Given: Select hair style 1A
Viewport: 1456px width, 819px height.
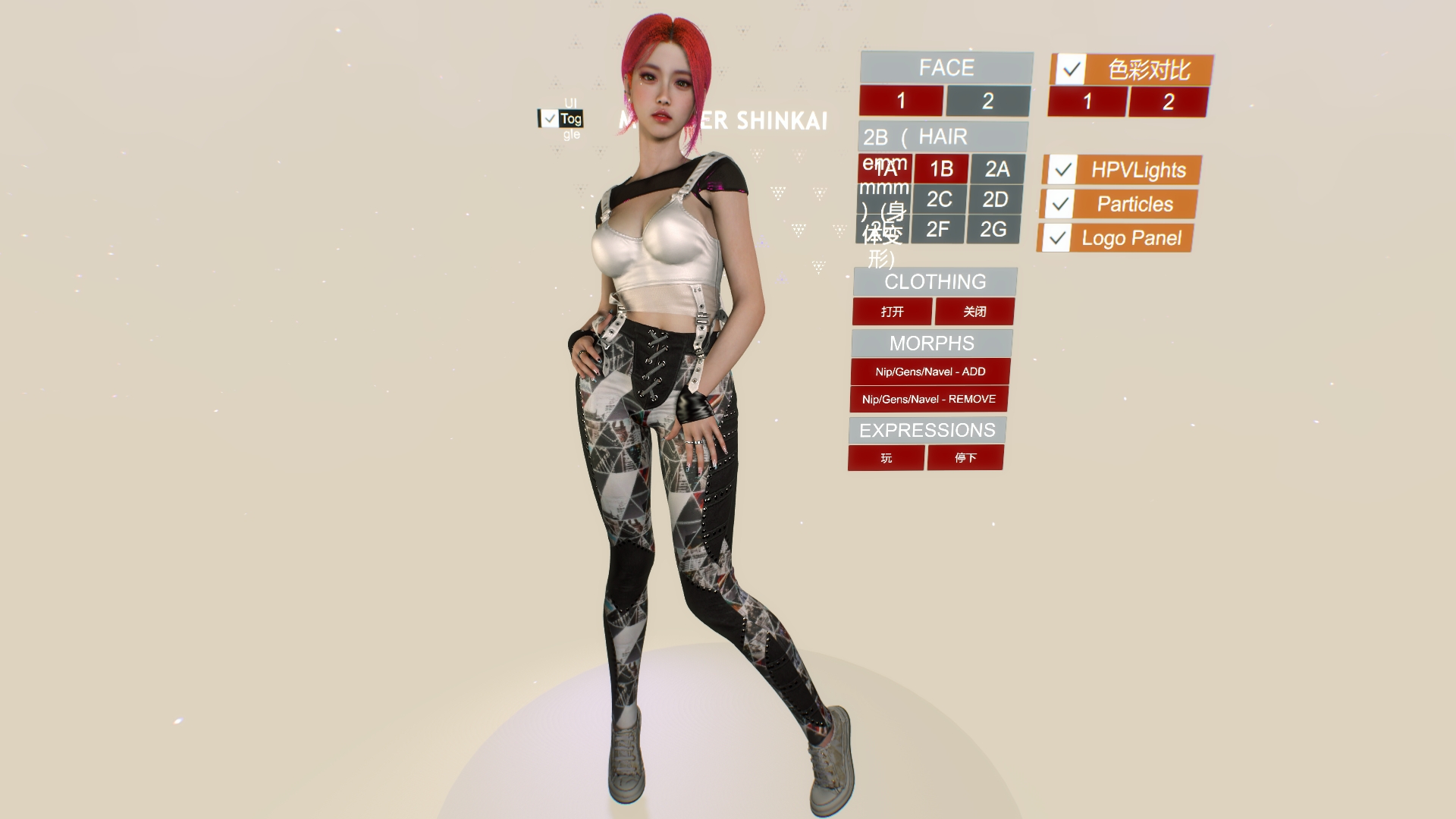Looking at the screenshot, I should coord(886,169).
